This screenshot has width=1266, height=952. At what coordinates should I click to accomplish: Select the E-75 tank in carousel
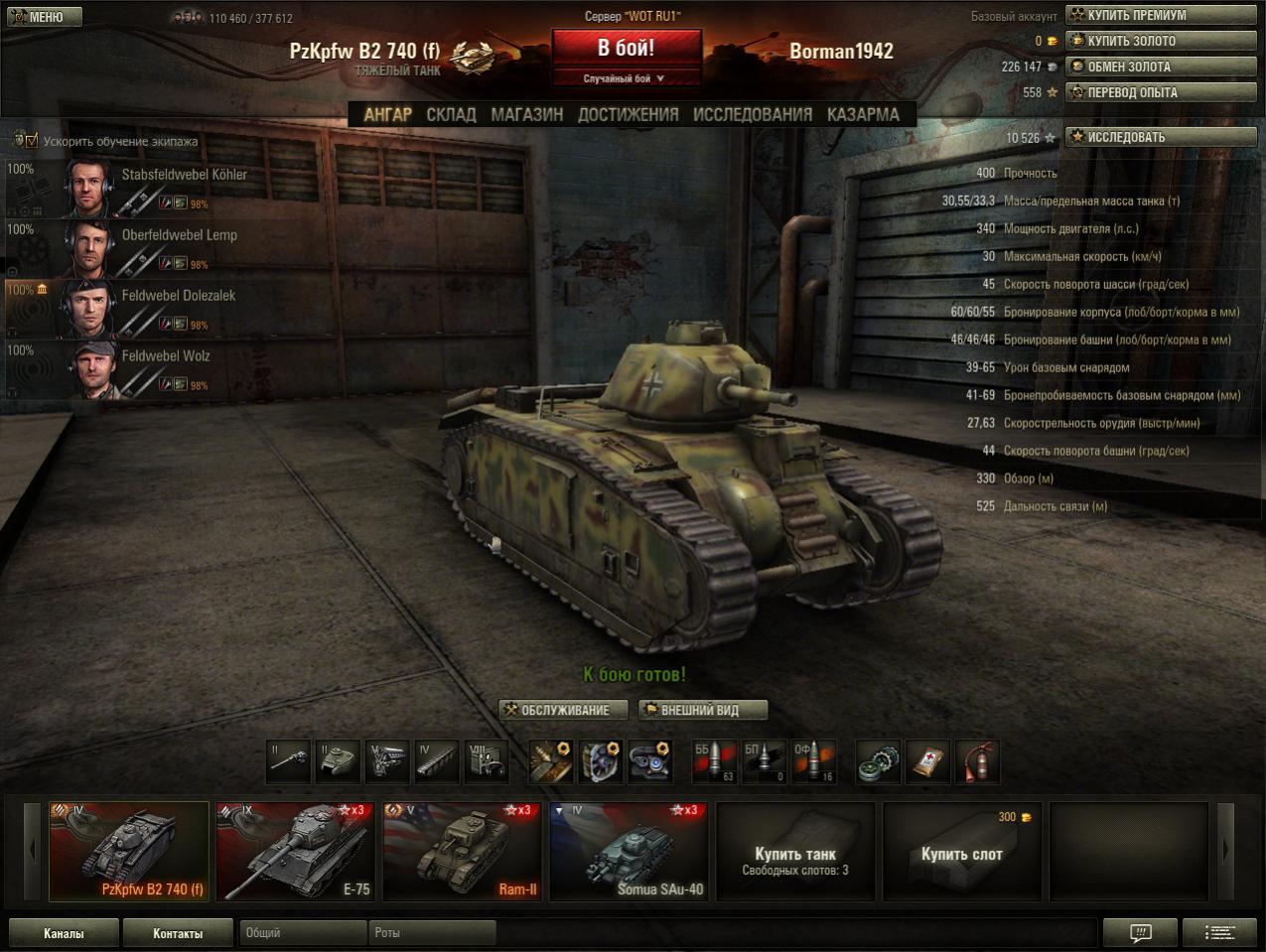[x=295, y=851]
